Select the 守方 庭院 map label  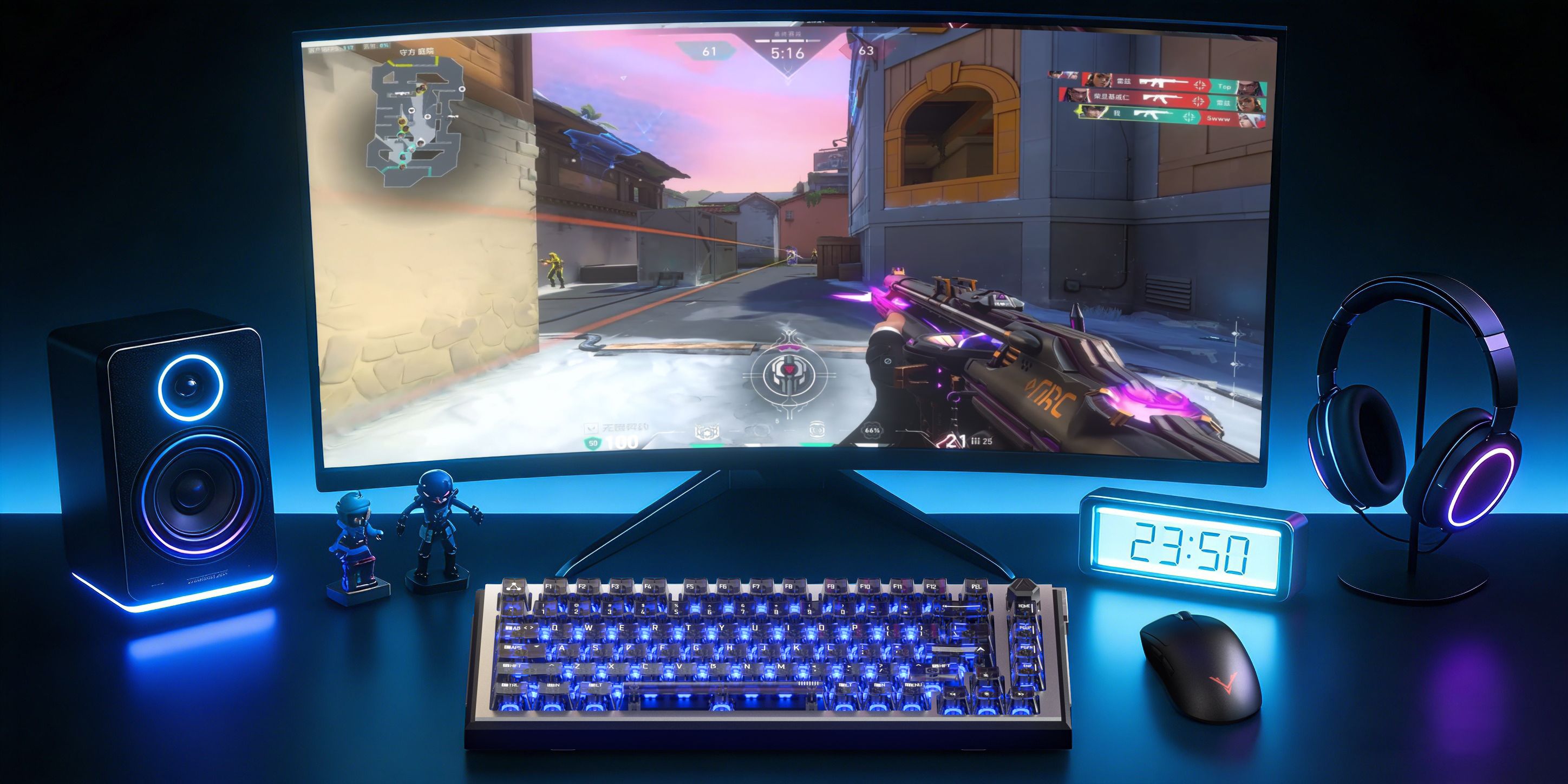pos(417,53)
